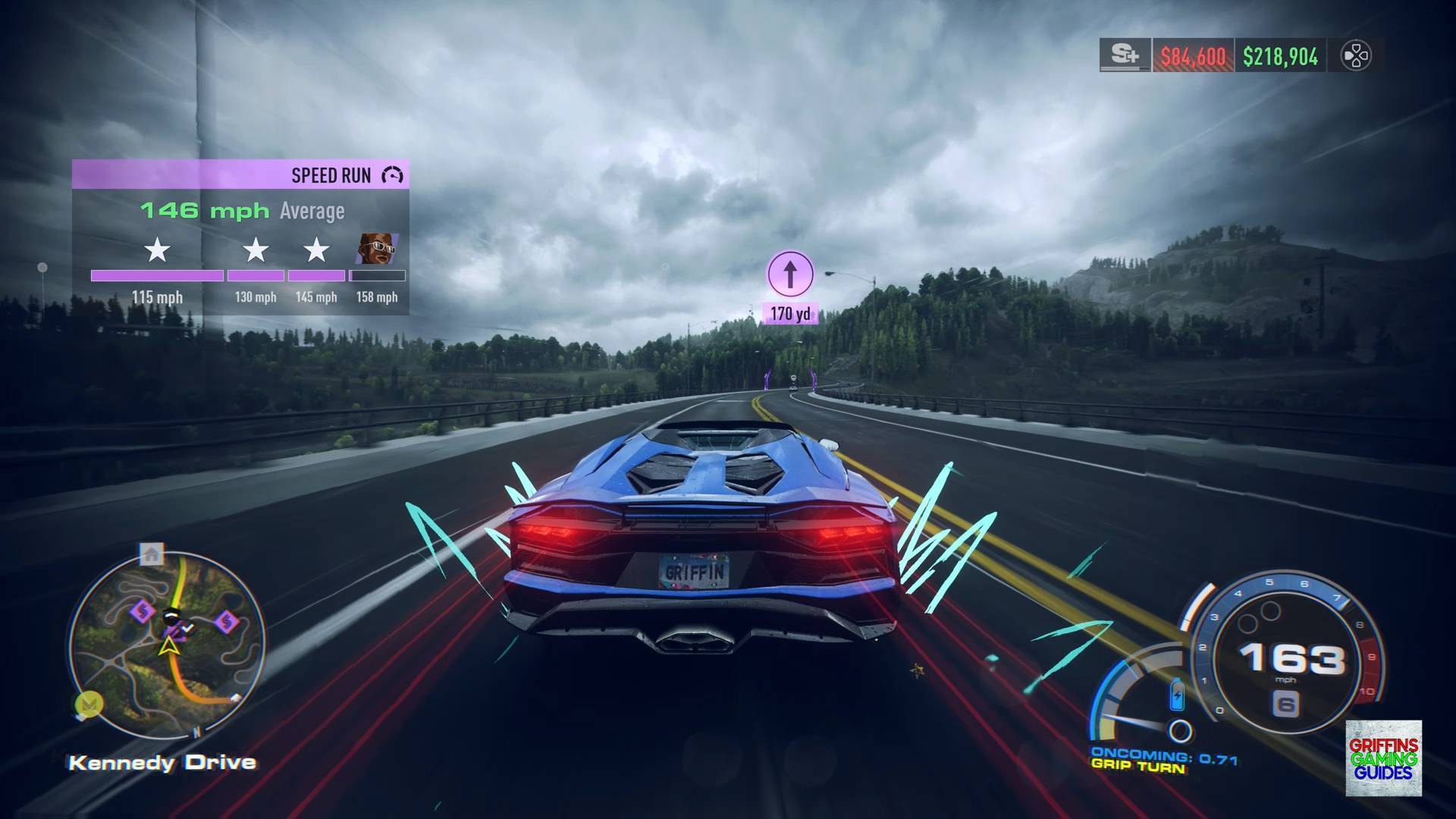Click the rival driver avatar portrait
The height and width of the screenshot is (819, 1456).
[378, 249]
